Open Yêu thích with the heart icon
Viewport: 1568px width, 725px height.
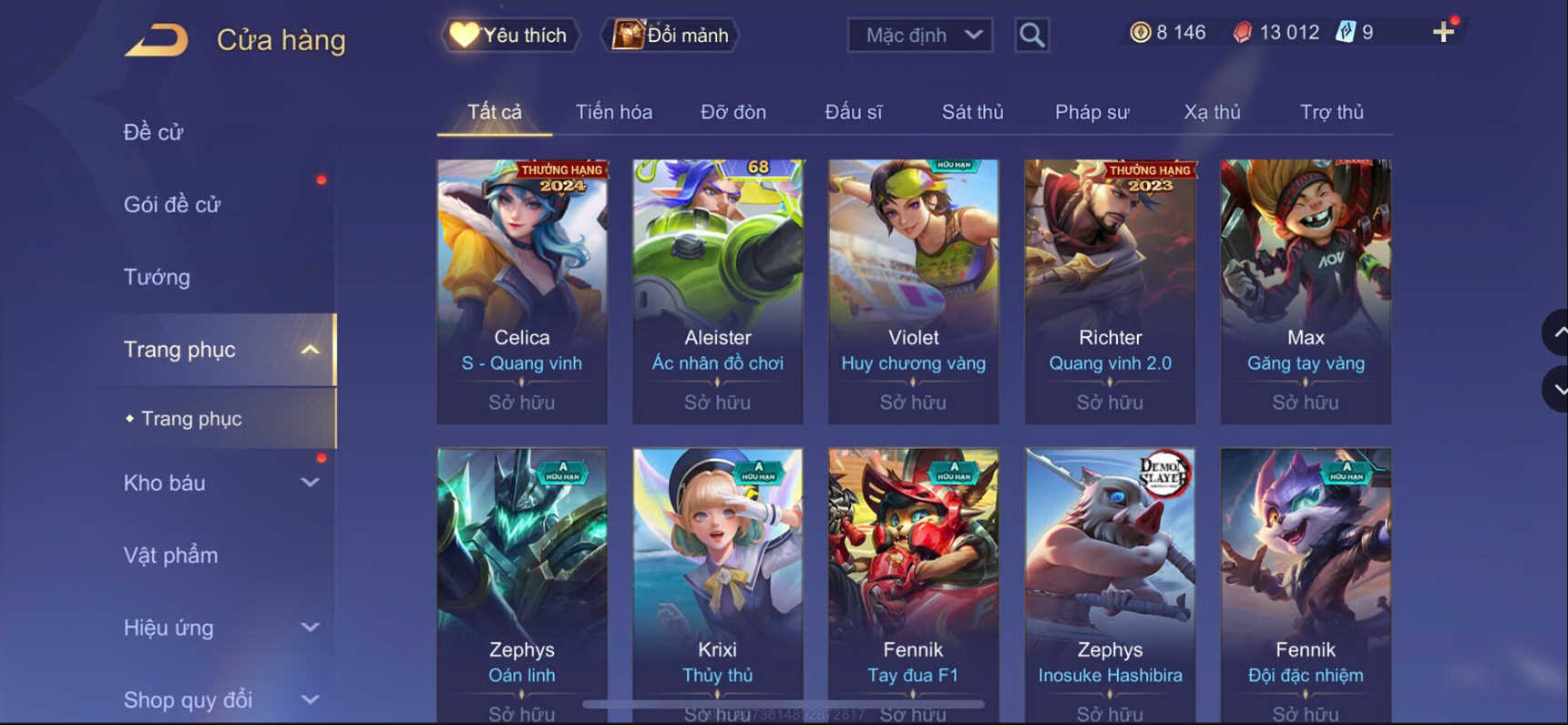(x=507, y=35)
